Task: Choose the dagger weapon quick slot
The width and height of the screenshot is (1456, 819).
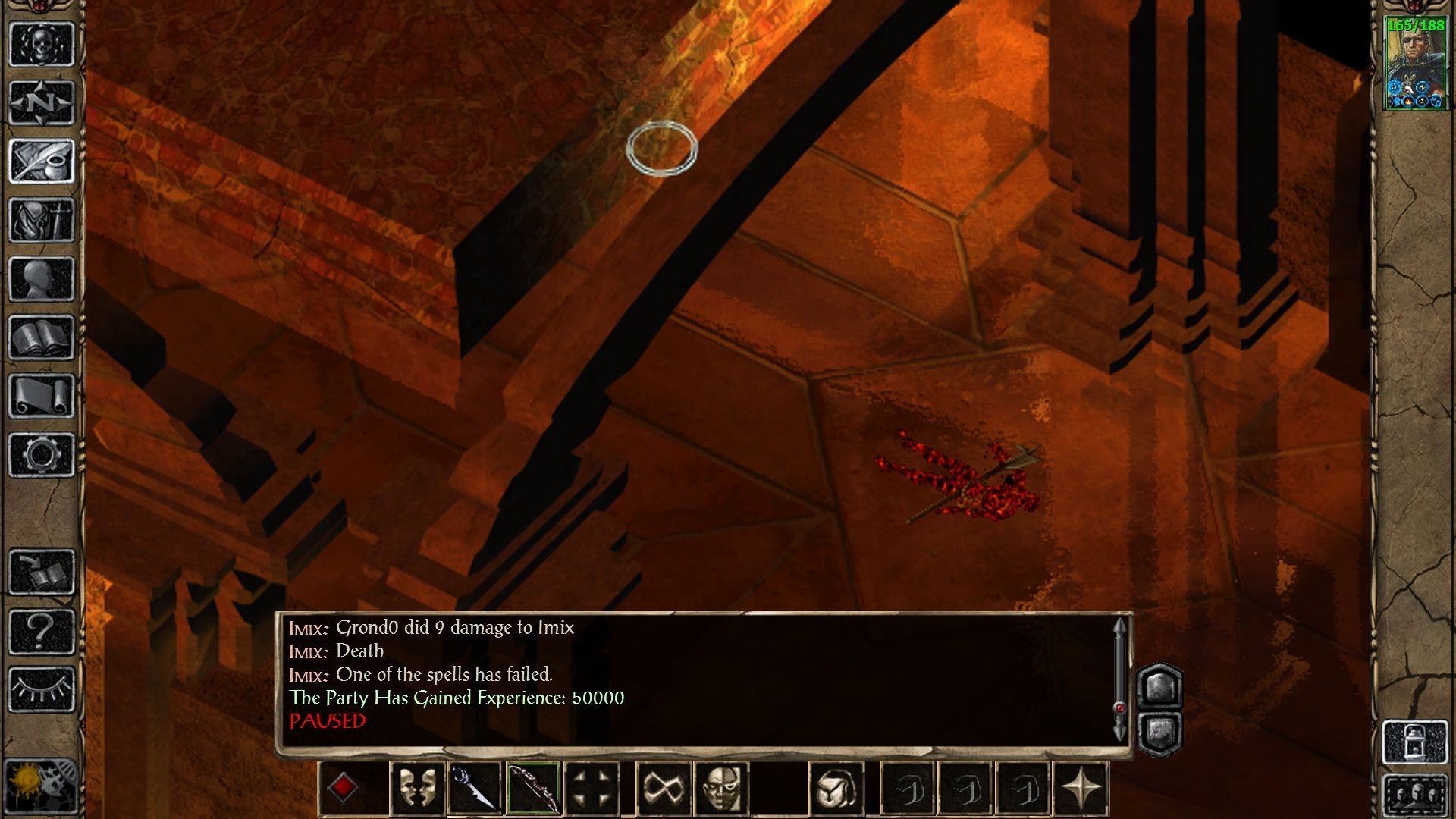Action: coord(475,789)
